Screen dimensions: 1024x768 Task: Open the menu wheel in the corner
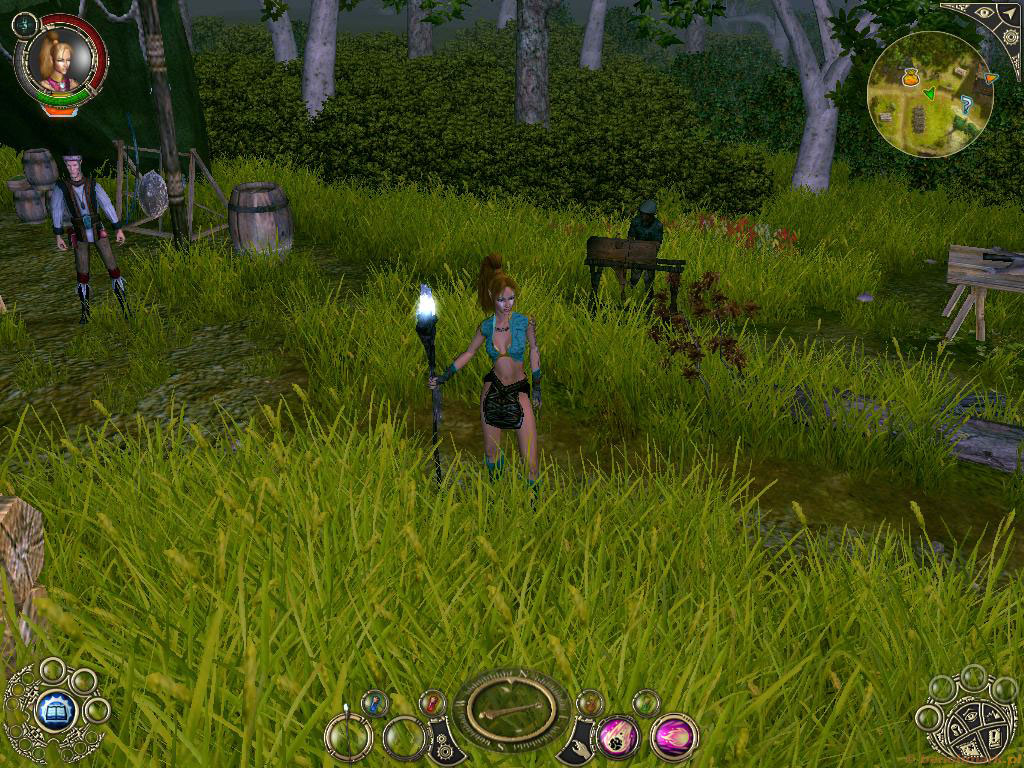968,724
